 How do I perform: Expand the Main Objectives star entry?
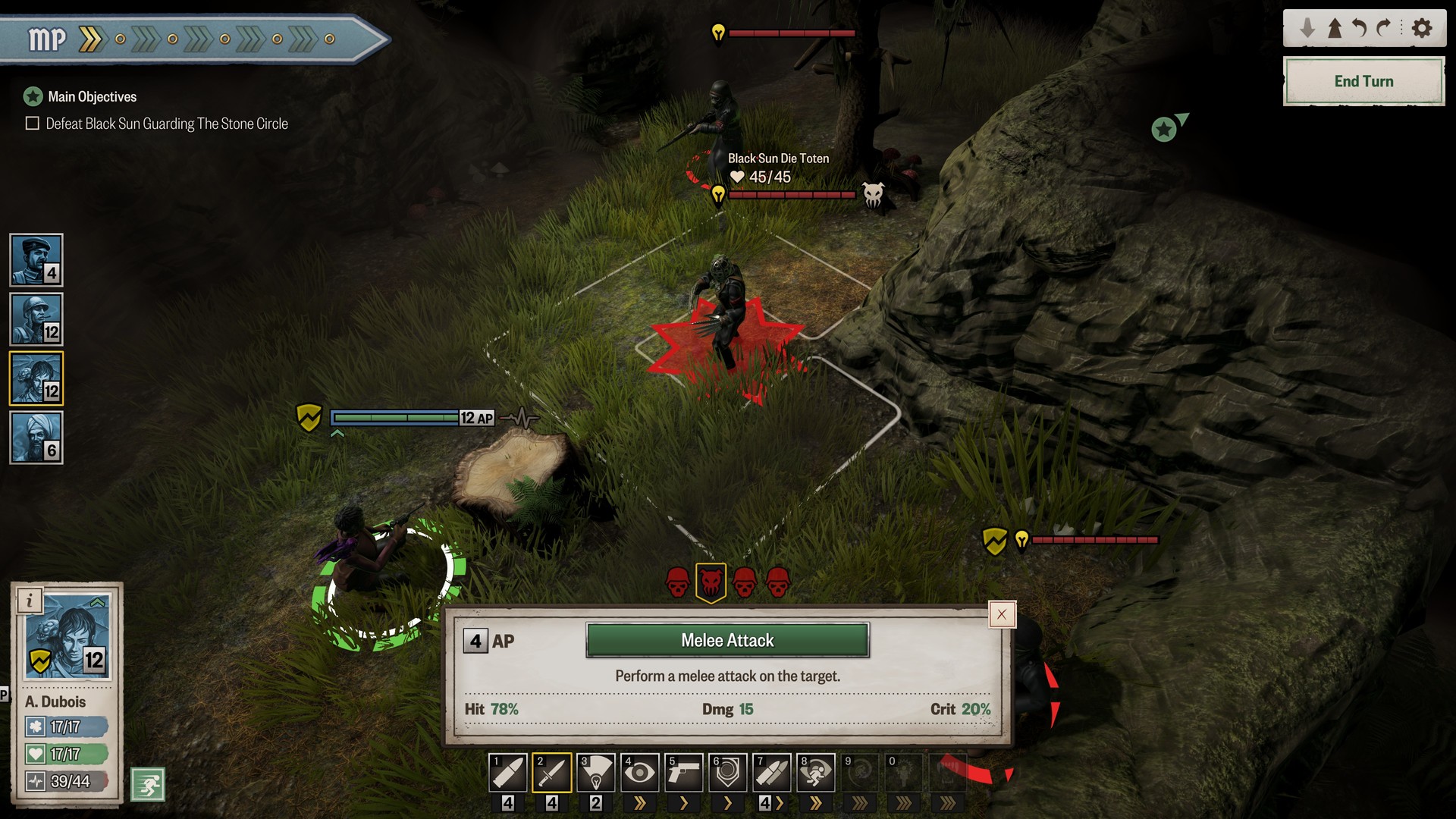pos(31,96)
